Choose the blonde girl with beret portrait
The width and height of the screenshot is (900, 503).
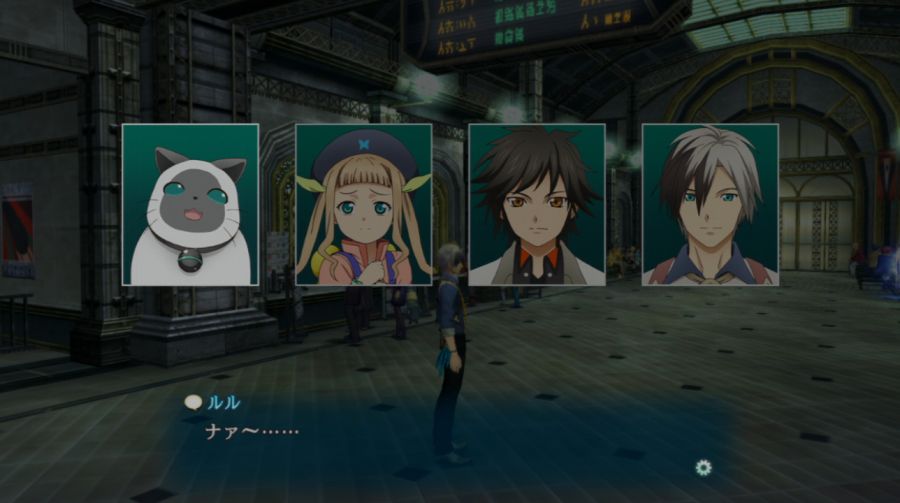click(x=364, y=205)
